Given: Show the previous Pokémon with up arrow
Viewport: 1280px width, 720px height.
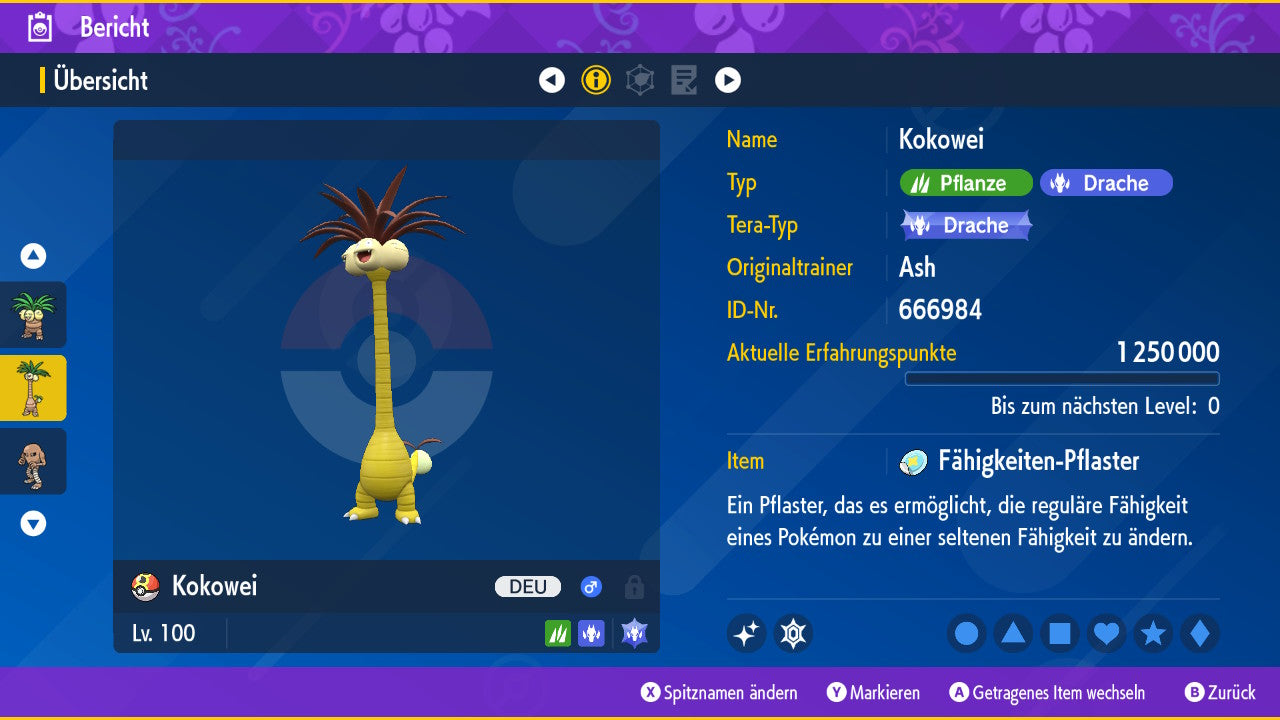Looking at the screenshot, I should pyautogui.click(x=33, y=256).
